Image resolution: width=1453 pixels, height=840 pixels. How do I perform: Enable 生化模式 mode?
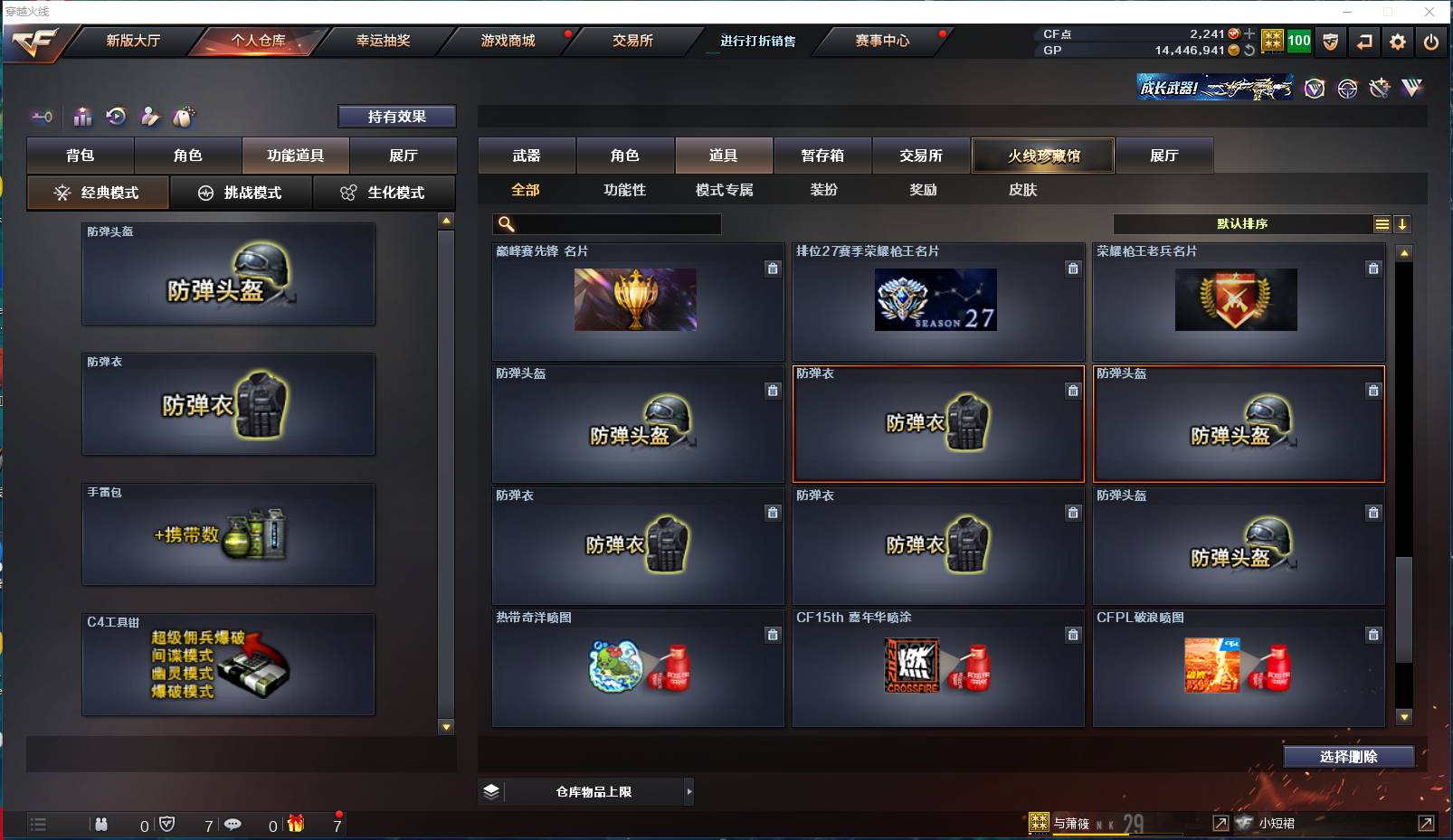click(385, 193)
